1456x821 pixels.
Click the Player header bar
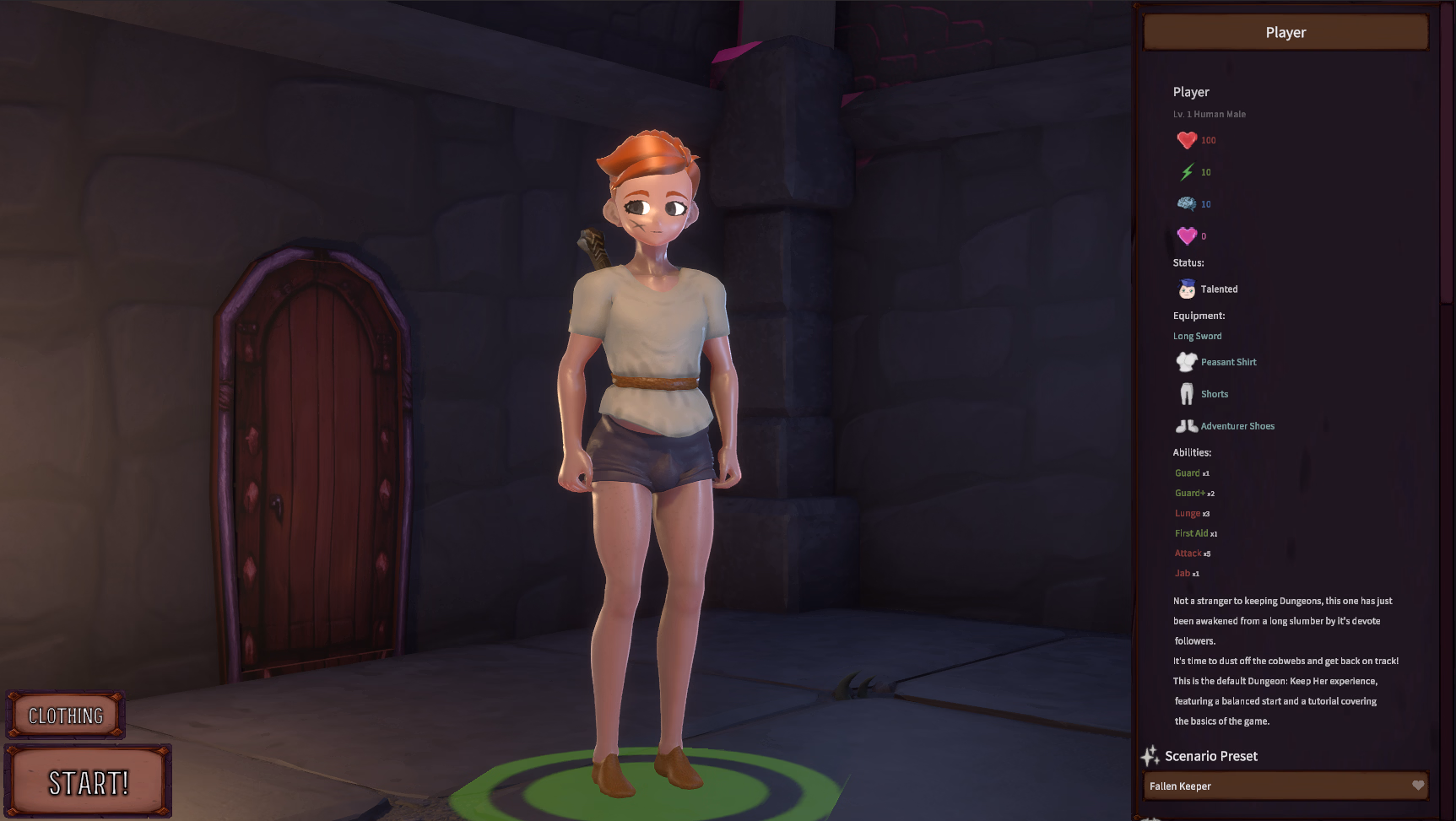coord(1286,33)
